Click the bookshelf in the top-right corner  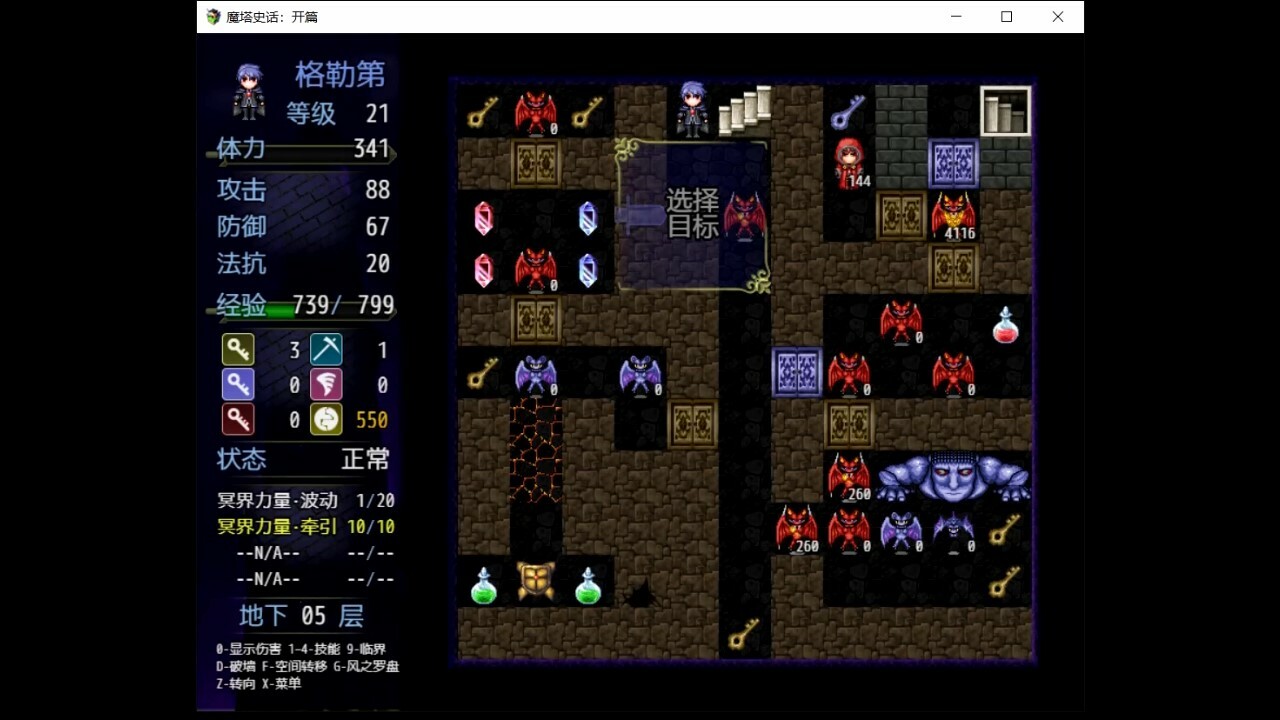click(x=1006, y=108)
